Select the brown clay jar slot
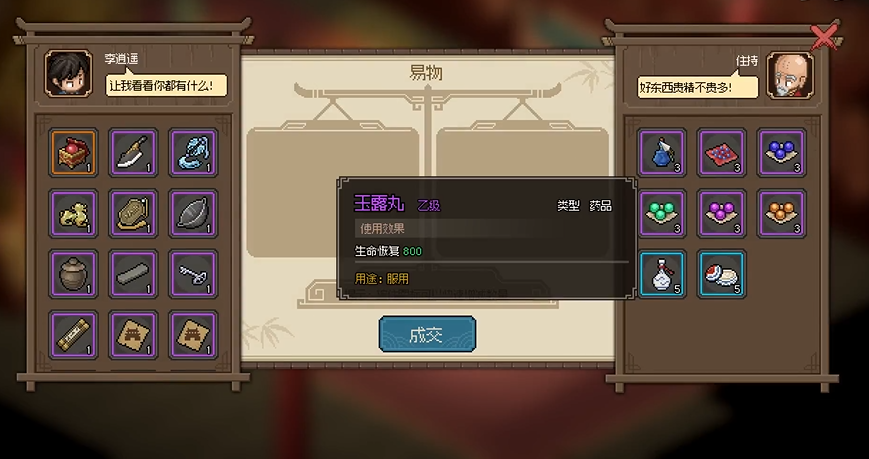 pyautogui.click(x=74, y=273)
